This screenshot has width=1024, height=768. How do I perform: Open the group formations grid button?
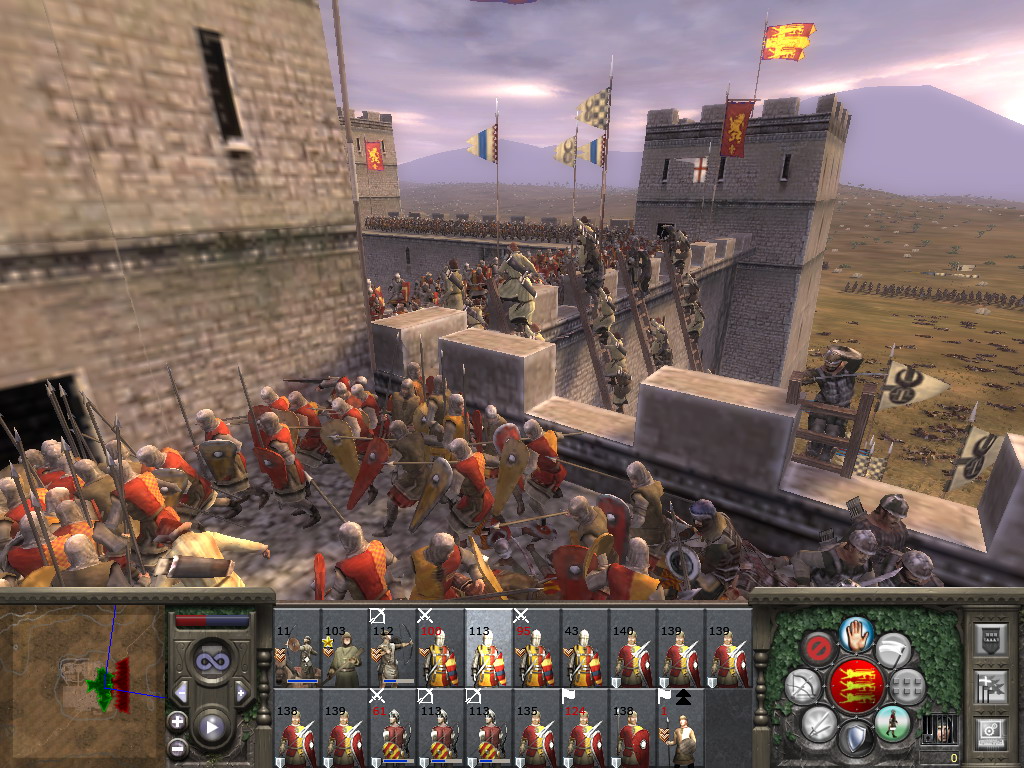coord(908,687)
